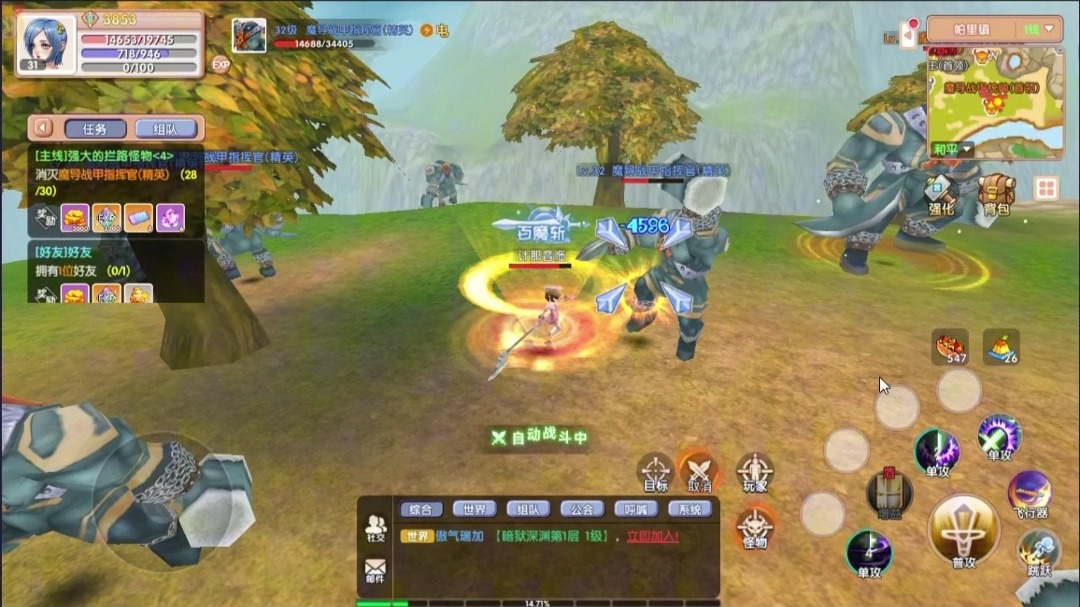Viewport: 1080px width, 607px height.
Task: Select the 目标 target button
Action: click(x=656, y=471)
